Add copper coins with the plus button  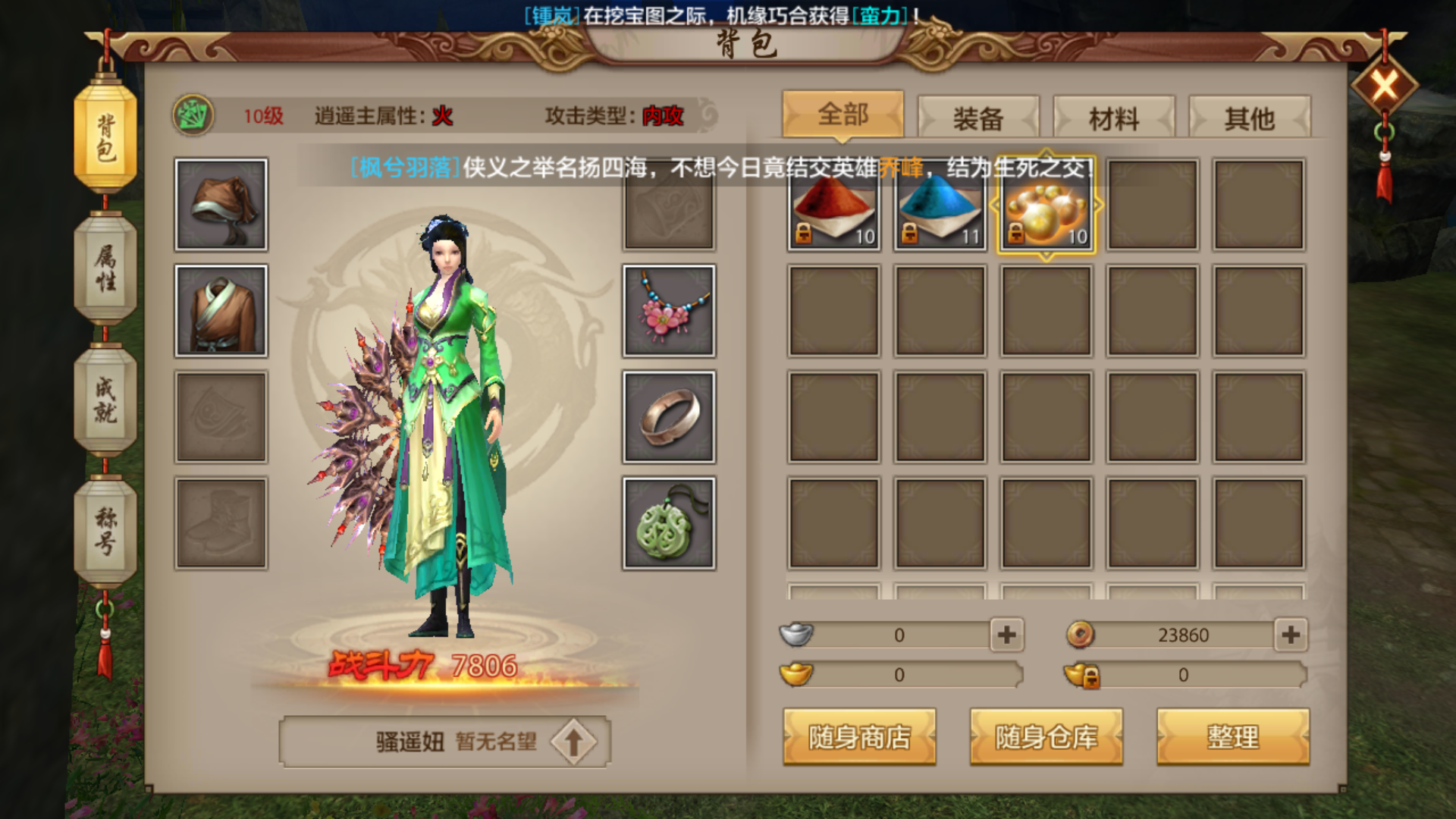(1291, 635)
